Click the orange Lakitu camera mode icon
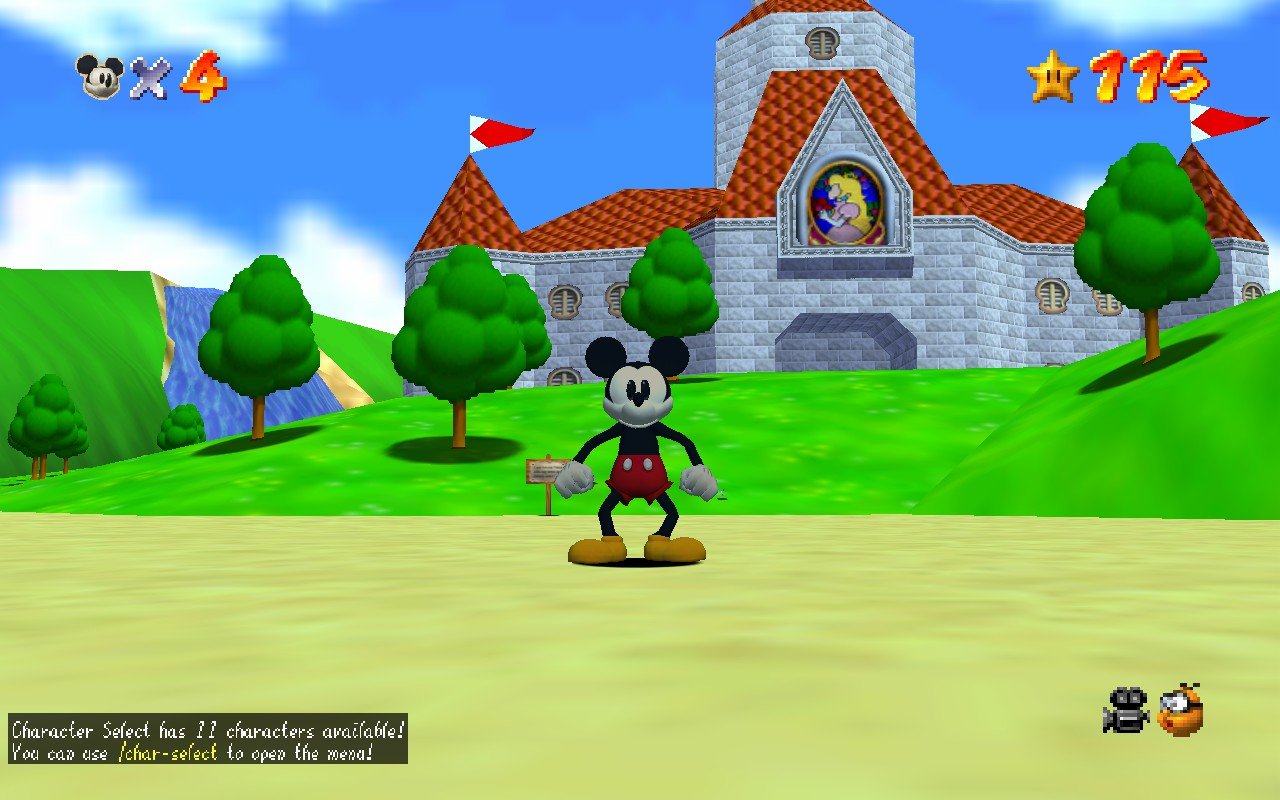Image resolution: width=1280 pixels, height=800 pixels. pyautogui.click(x=1180, y=710)
